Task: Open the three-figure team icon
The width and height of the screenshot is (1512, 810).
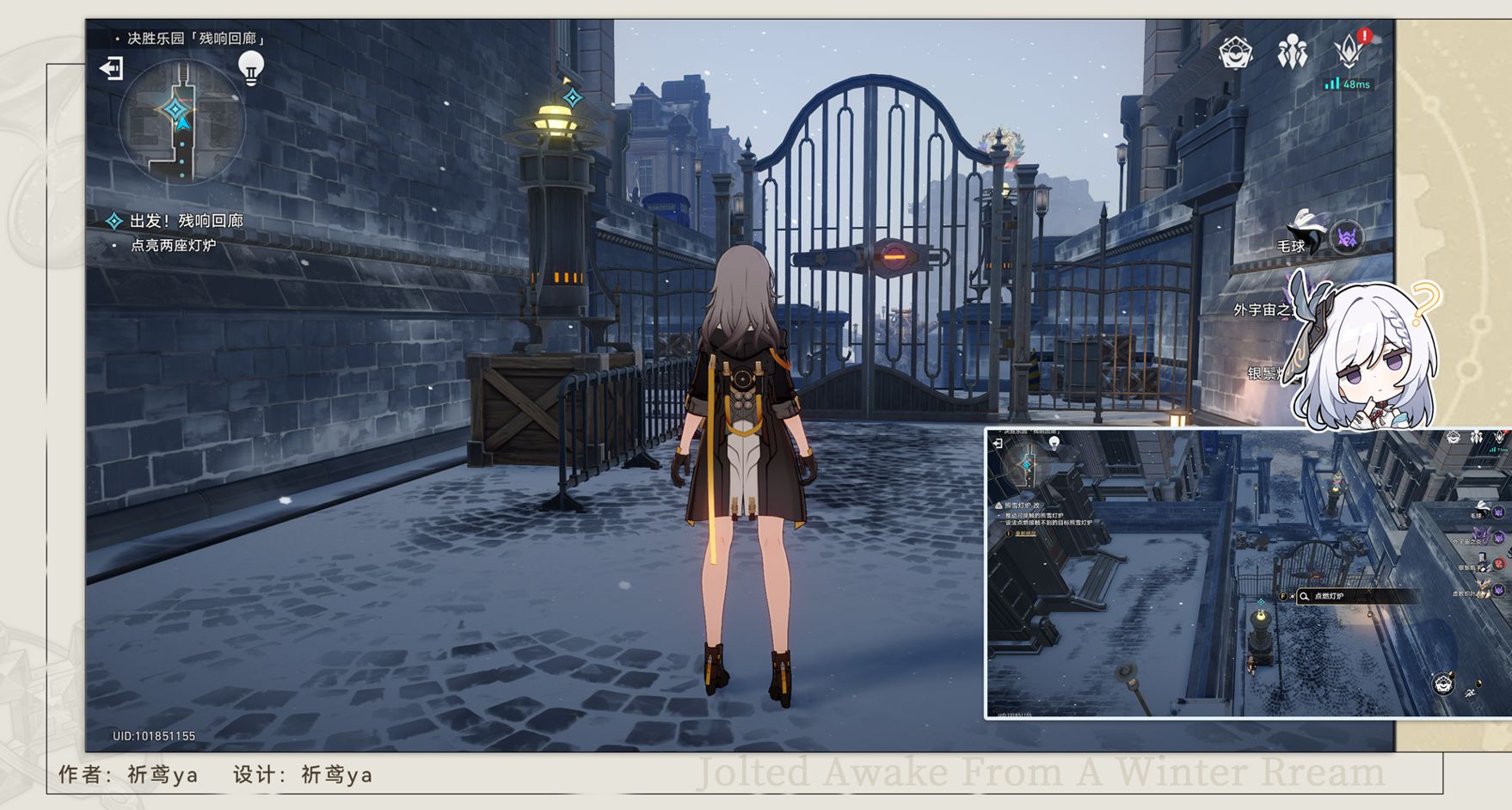Action: click(1292, 53)
